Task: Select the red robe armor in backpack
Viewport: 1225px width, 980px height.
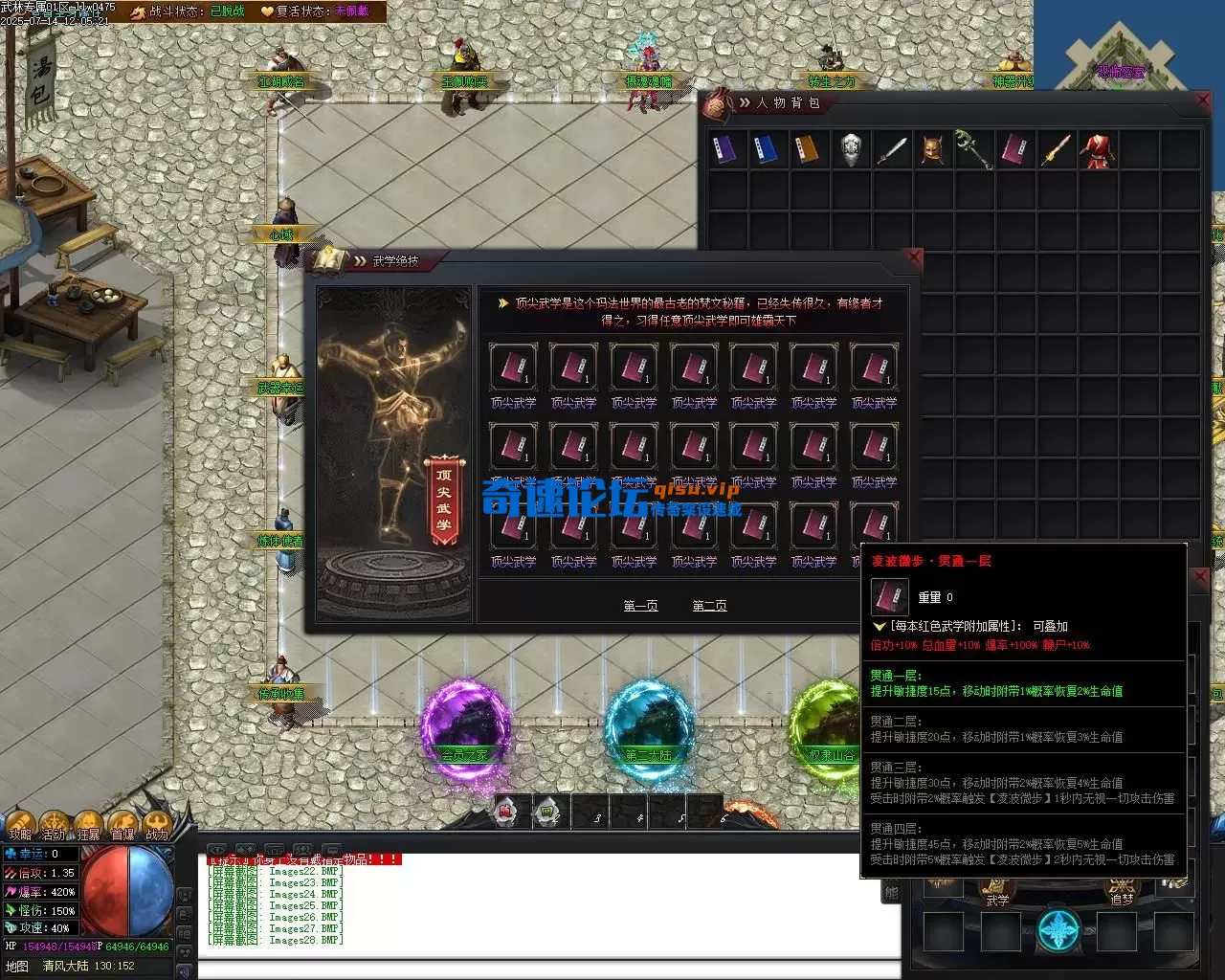Action: pos(1098,150)
